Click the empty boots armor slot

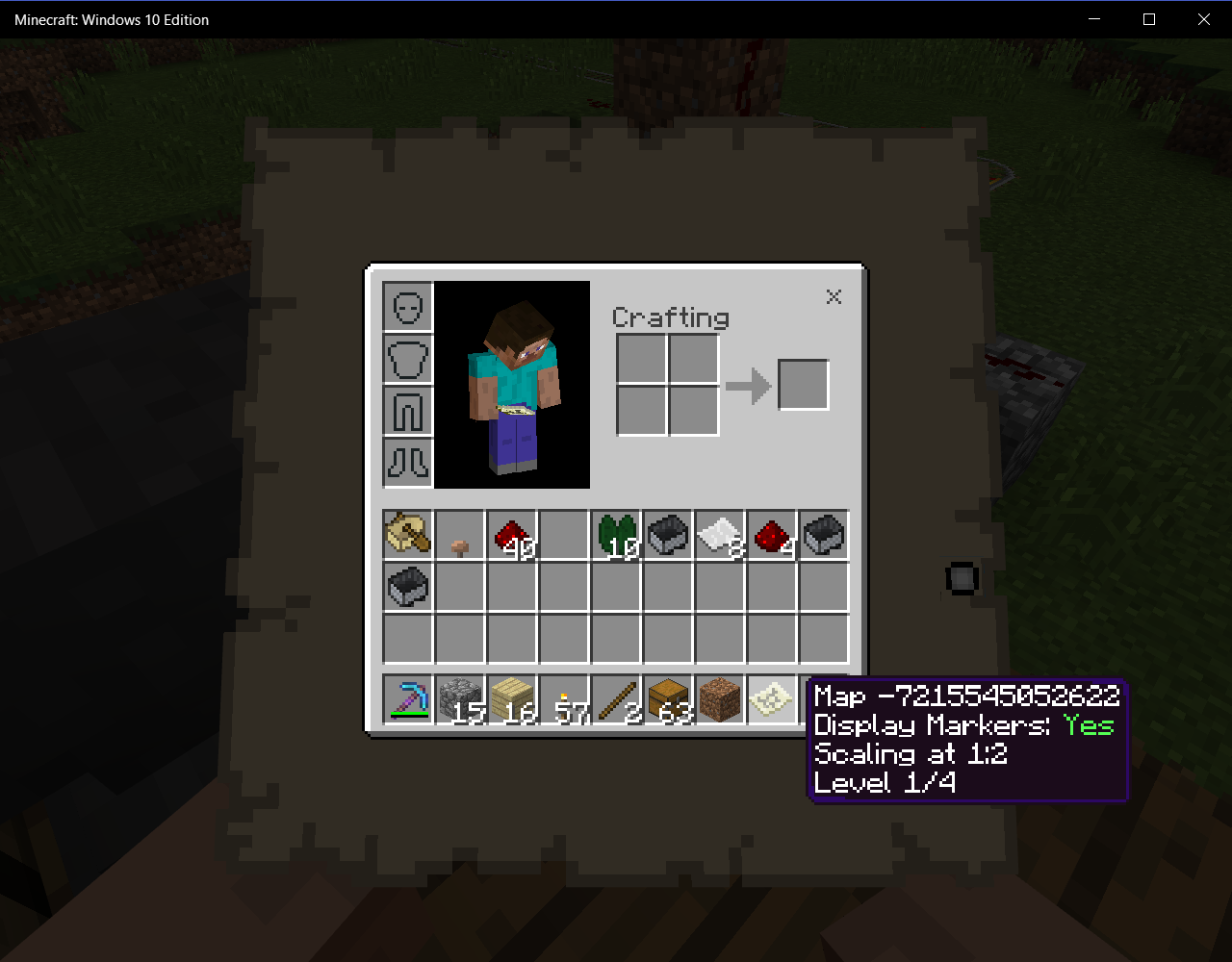pyautogui.click(x=408, y=463)
